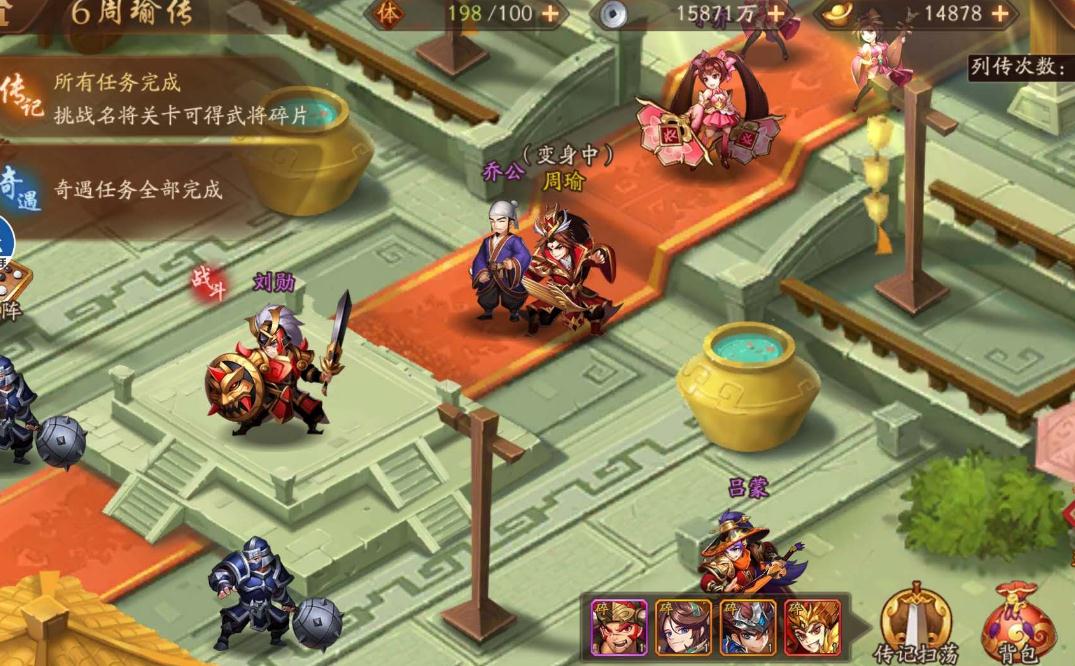The width and height of the screenshot is (1075, 666).
Task: Select the silver-helmeted hero fragment portrait
Action: pos(748,627)
